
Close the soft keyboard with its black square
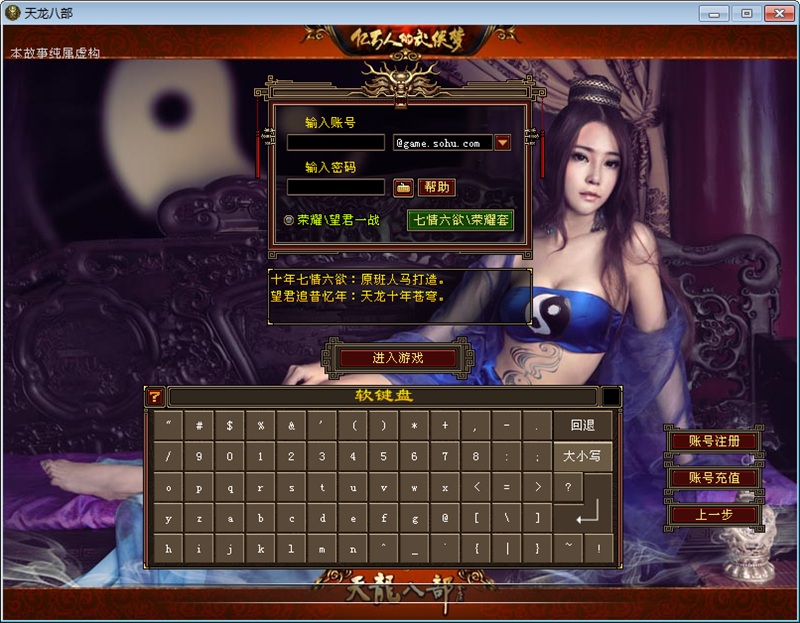coord(611,397)
